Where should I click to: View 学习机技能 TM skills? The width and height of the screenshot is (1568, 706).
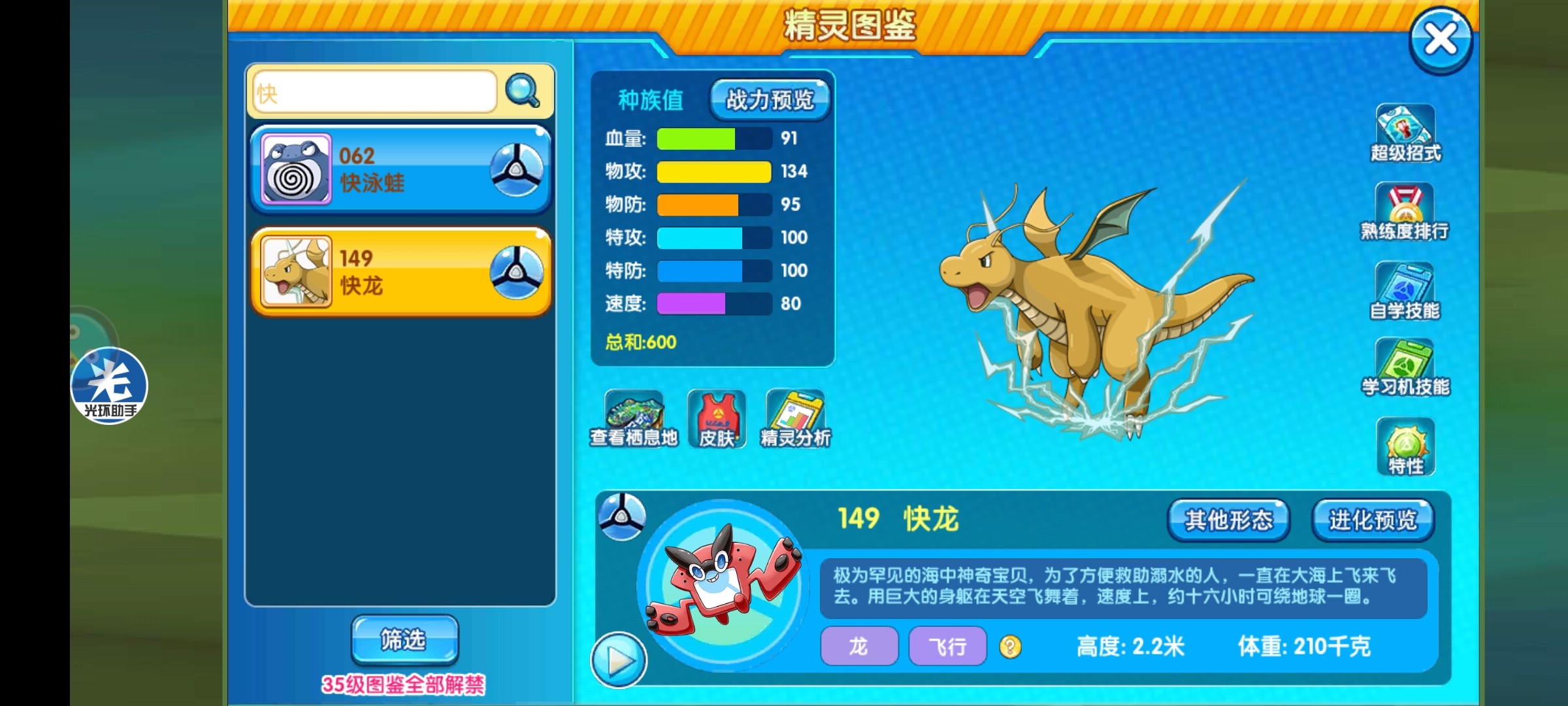(1405, 367)
